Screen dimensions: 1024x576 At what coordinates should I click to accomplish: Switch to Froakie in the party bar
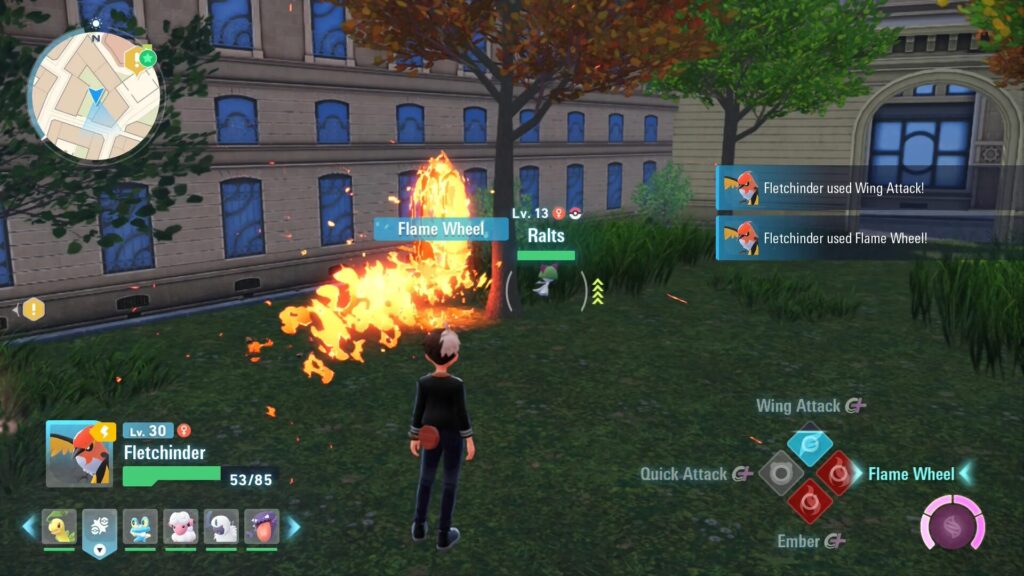(x=141, y=526)
